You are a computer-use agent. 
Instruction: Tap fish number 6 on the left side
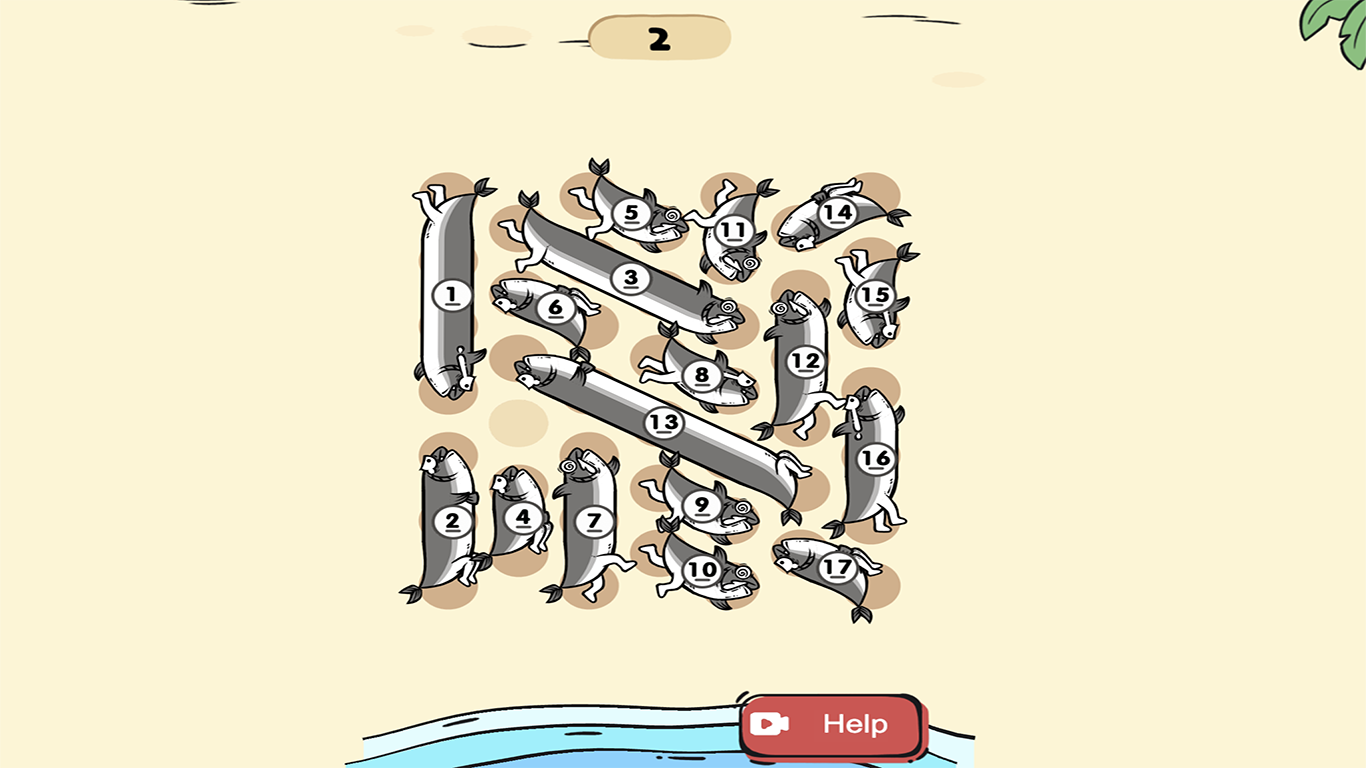click(x=556, y=309)
